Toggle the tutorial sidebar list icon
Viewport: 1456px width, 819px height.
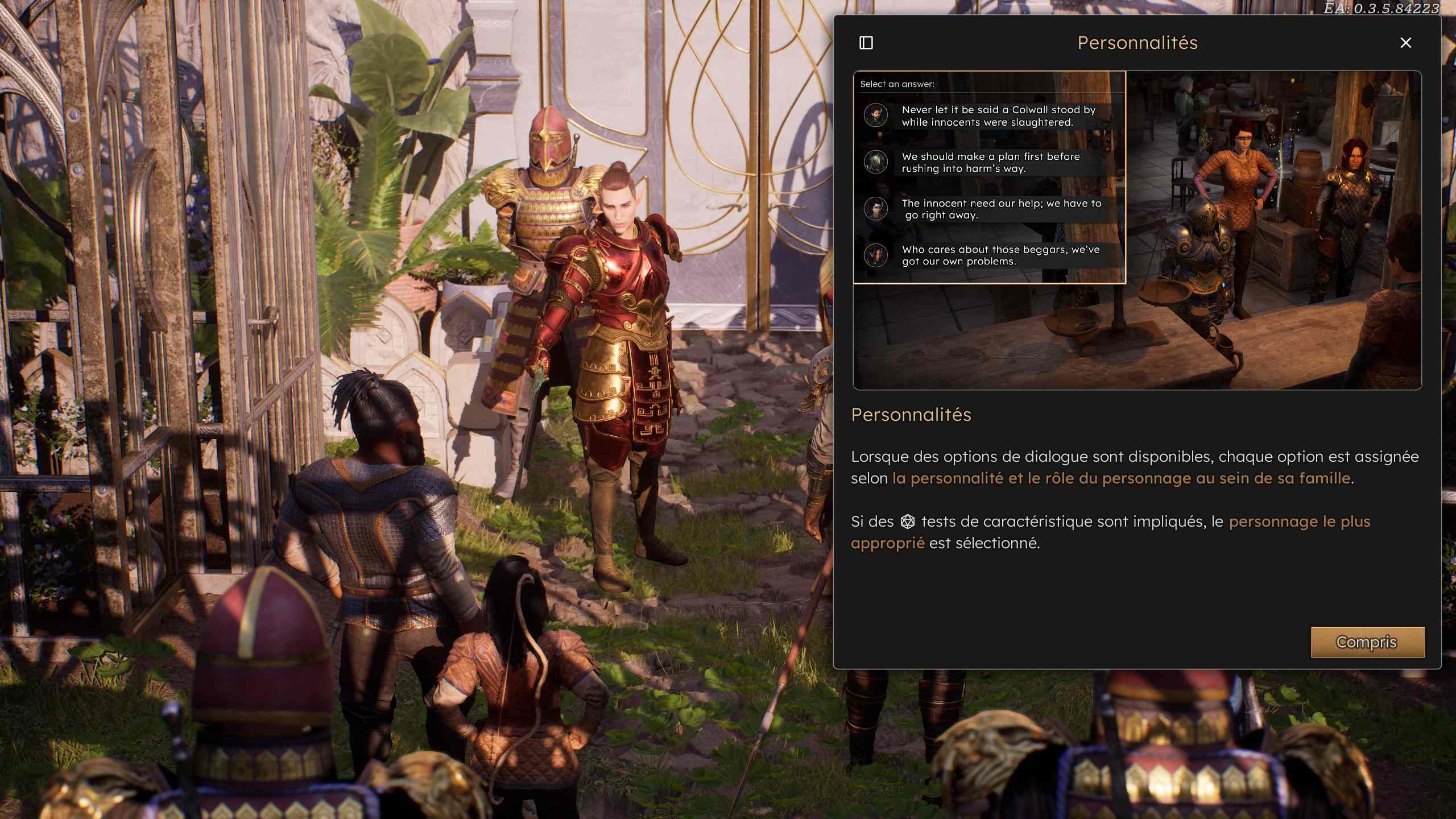866,43
